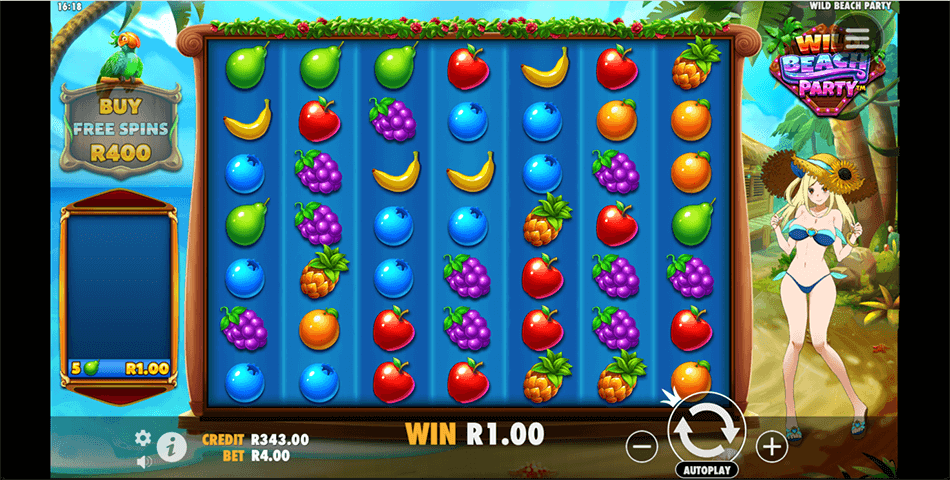Show the game information page

point(170,446)
